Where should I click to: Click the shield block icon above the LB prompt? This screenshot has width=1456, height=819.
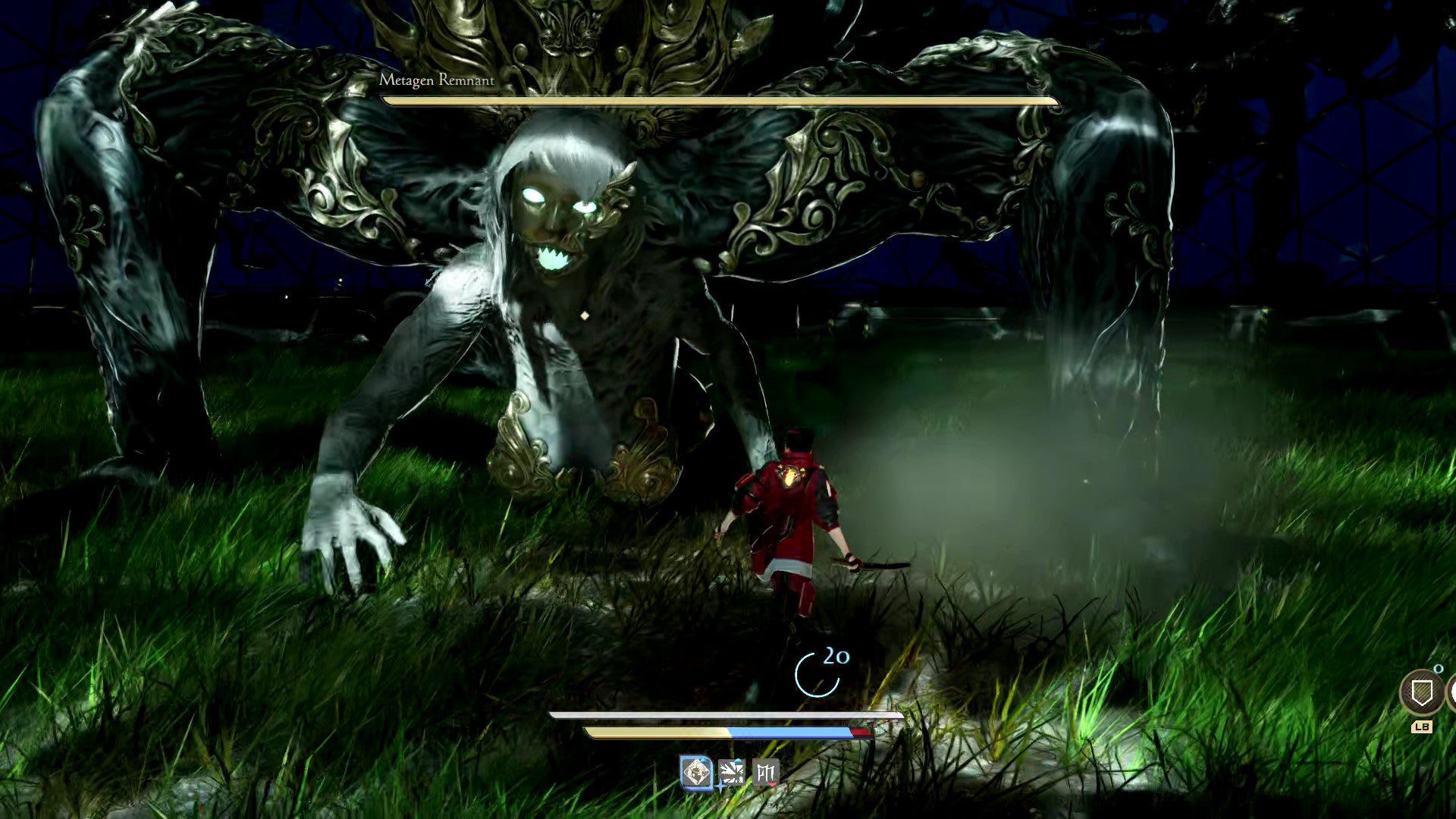[x=1423, y=692]
